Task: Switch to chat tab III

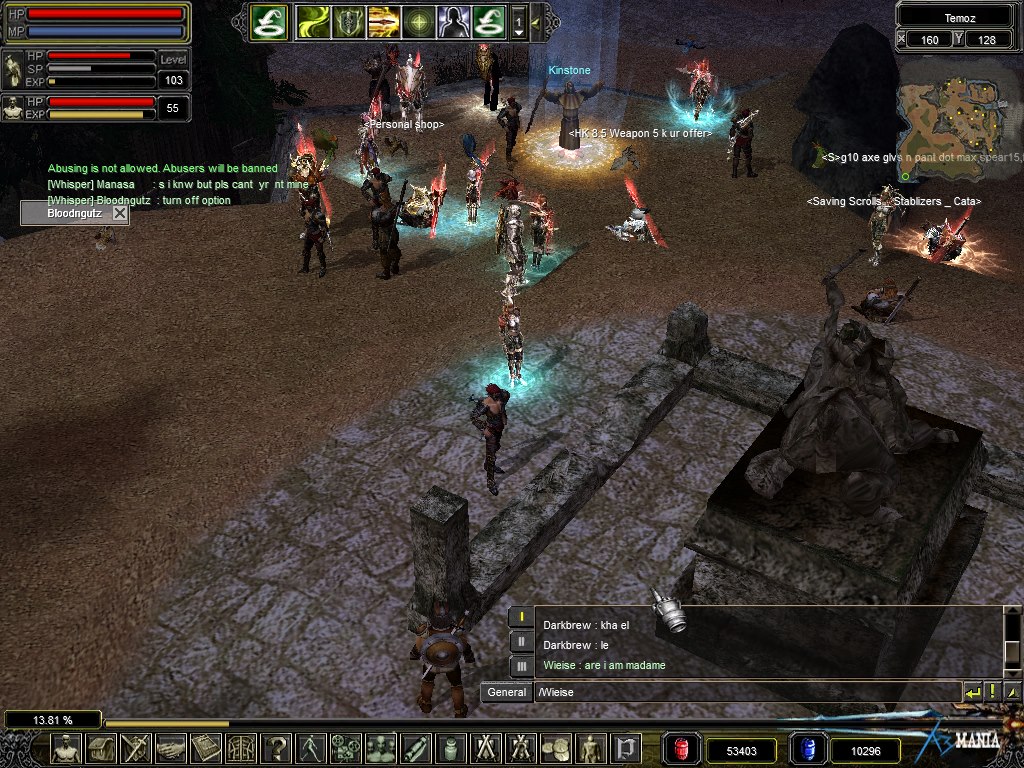Action: (520, 665)
